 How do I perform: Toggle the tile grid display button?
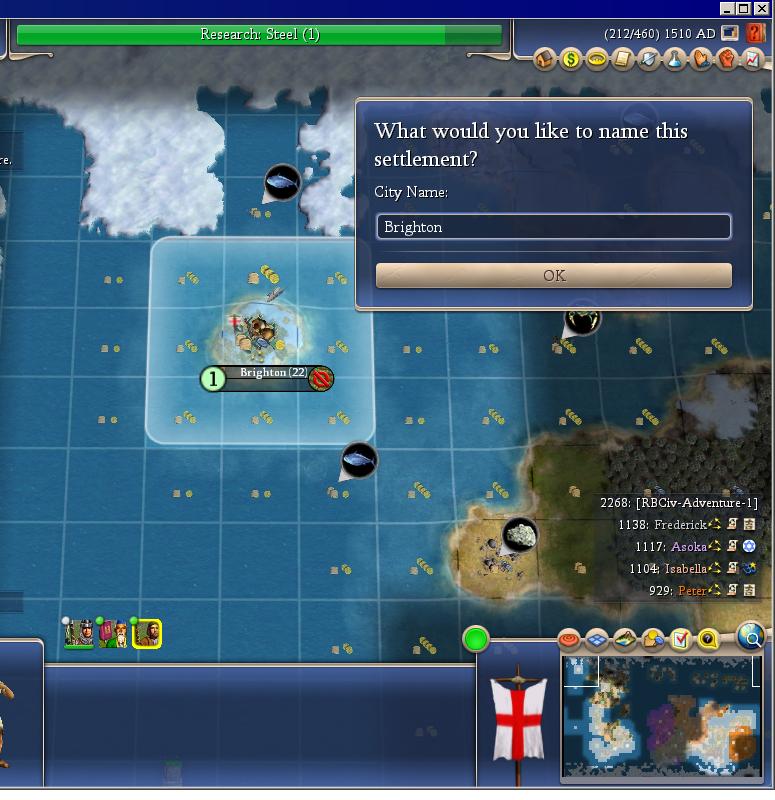(597, 638)
